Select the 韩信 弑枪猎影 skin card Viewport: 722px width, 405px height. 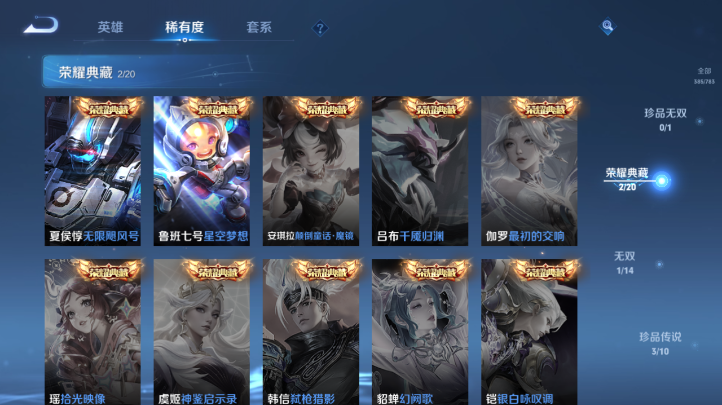pyautogui.click(x=311, y=332)
